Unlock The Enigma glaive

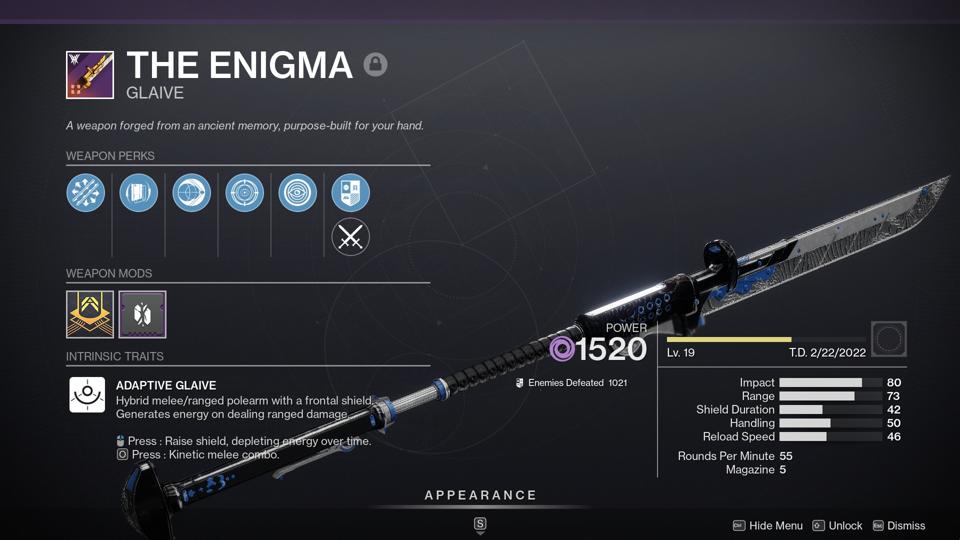837,525
